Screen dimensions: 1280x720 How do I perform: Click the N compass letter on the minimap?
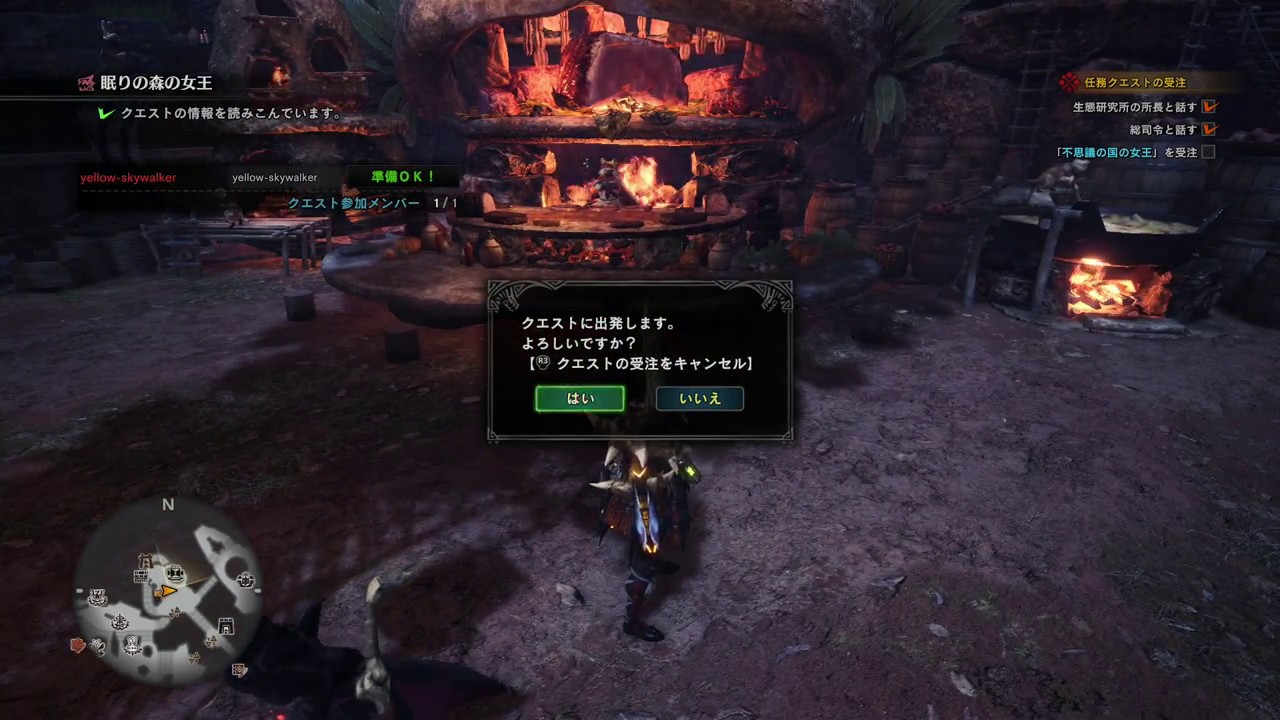[168, 505]
